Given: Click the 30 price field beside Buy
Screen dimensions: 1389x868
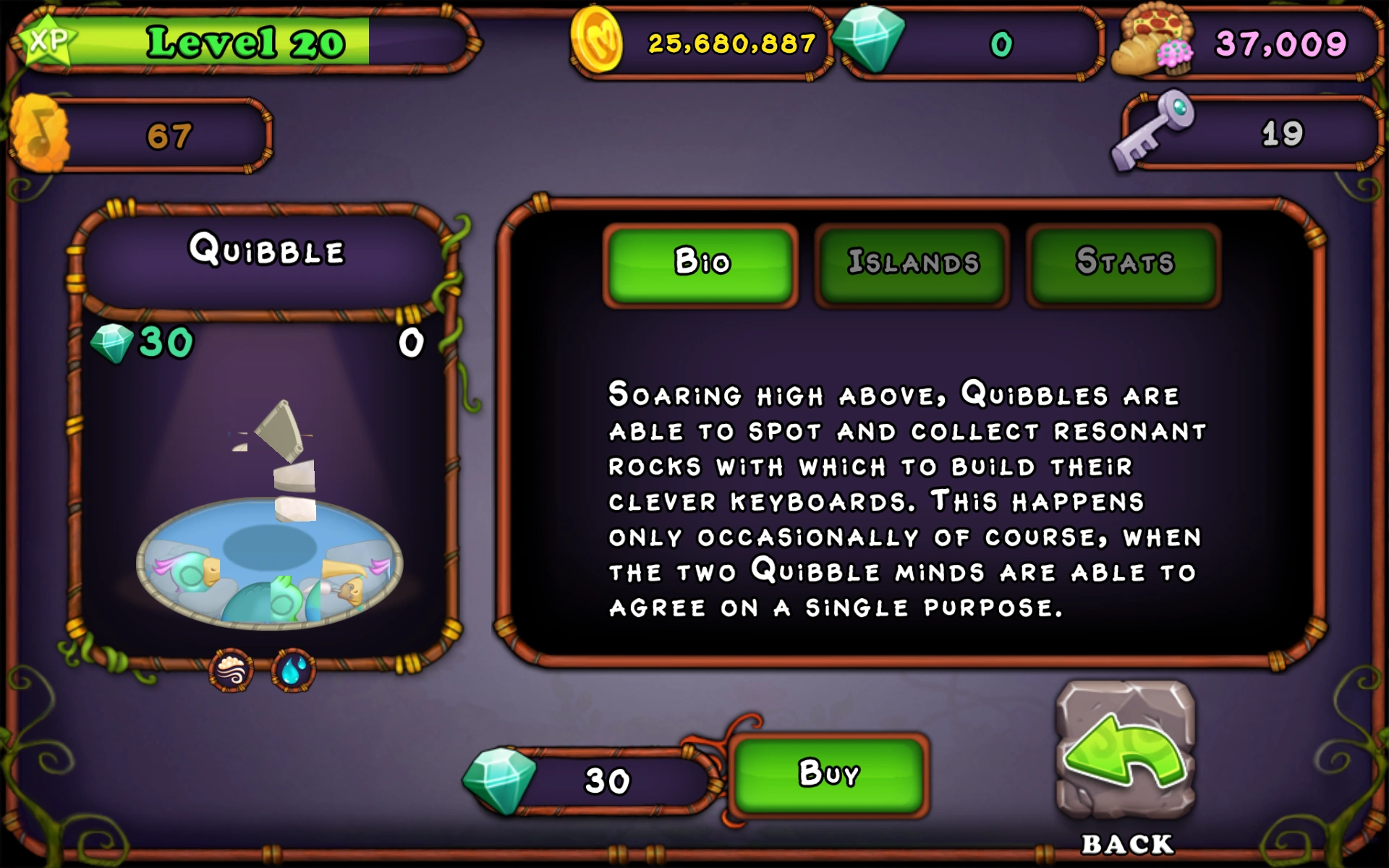Looking at the screenshot, I should click(x=608, y=778).
